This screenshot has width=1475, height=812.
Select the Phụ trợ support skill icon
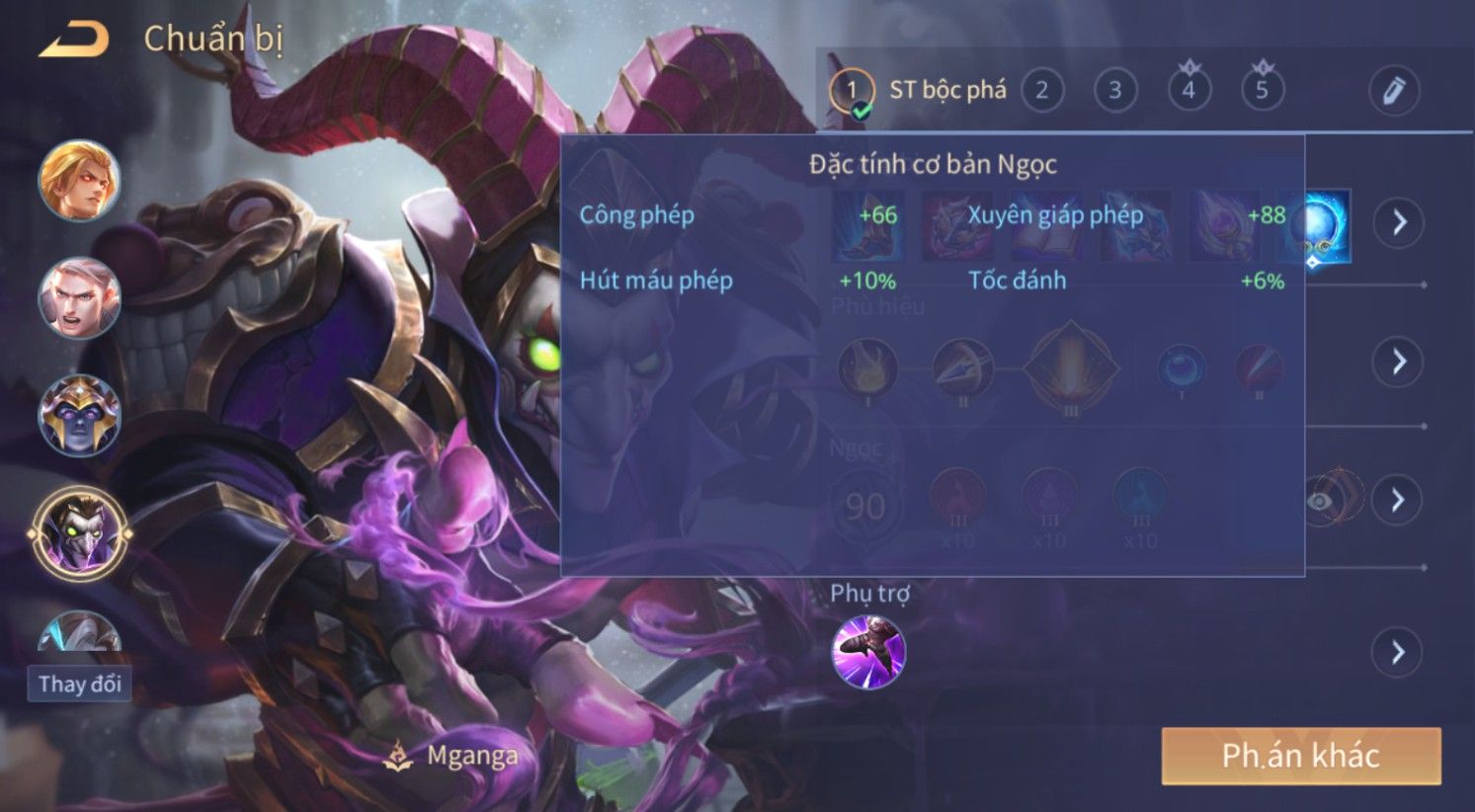[868, 652]
